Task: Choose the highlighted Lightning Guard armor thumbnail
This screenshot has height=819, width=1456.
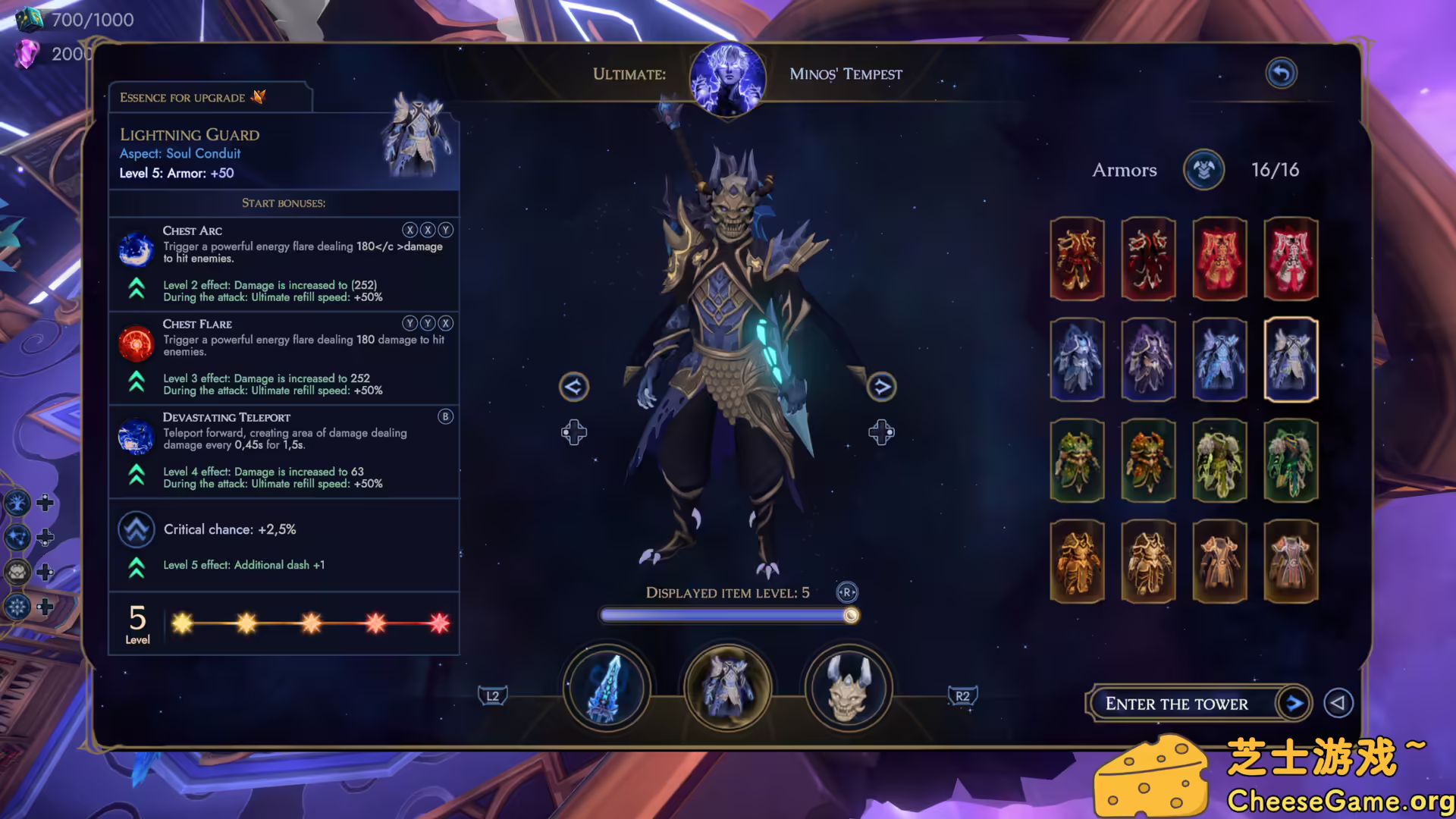Action: [x=1291, y=359]
